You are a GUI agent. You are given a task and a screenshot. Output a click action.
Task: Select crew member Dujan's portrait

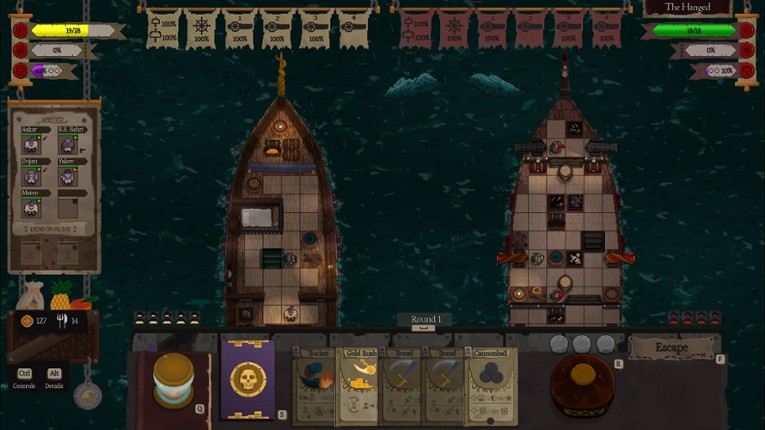pyautogui.click(x=31, y=176)
